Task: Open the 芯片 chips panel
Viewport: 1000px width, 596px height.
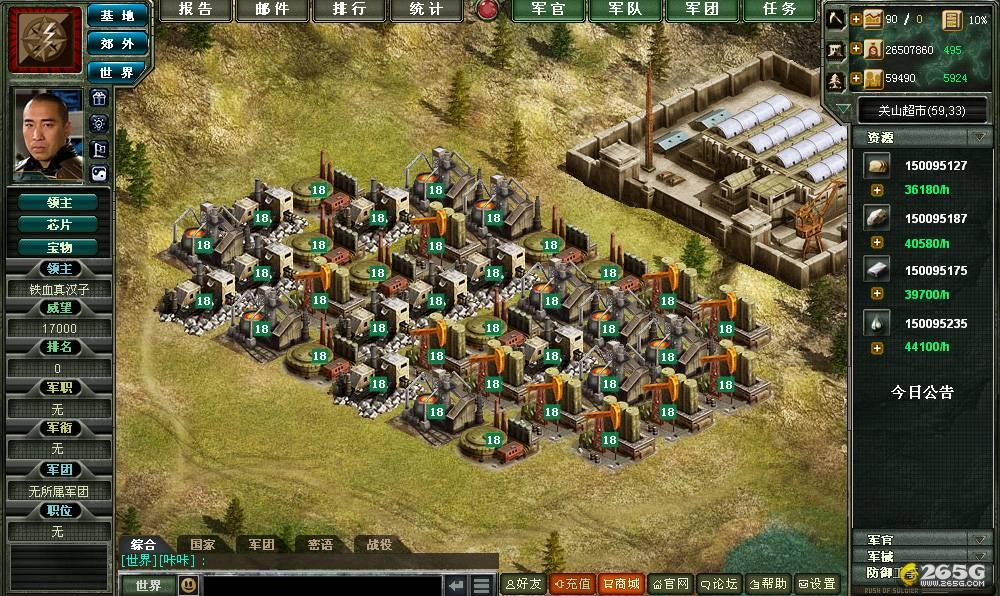Action: (x=59, y=224)
